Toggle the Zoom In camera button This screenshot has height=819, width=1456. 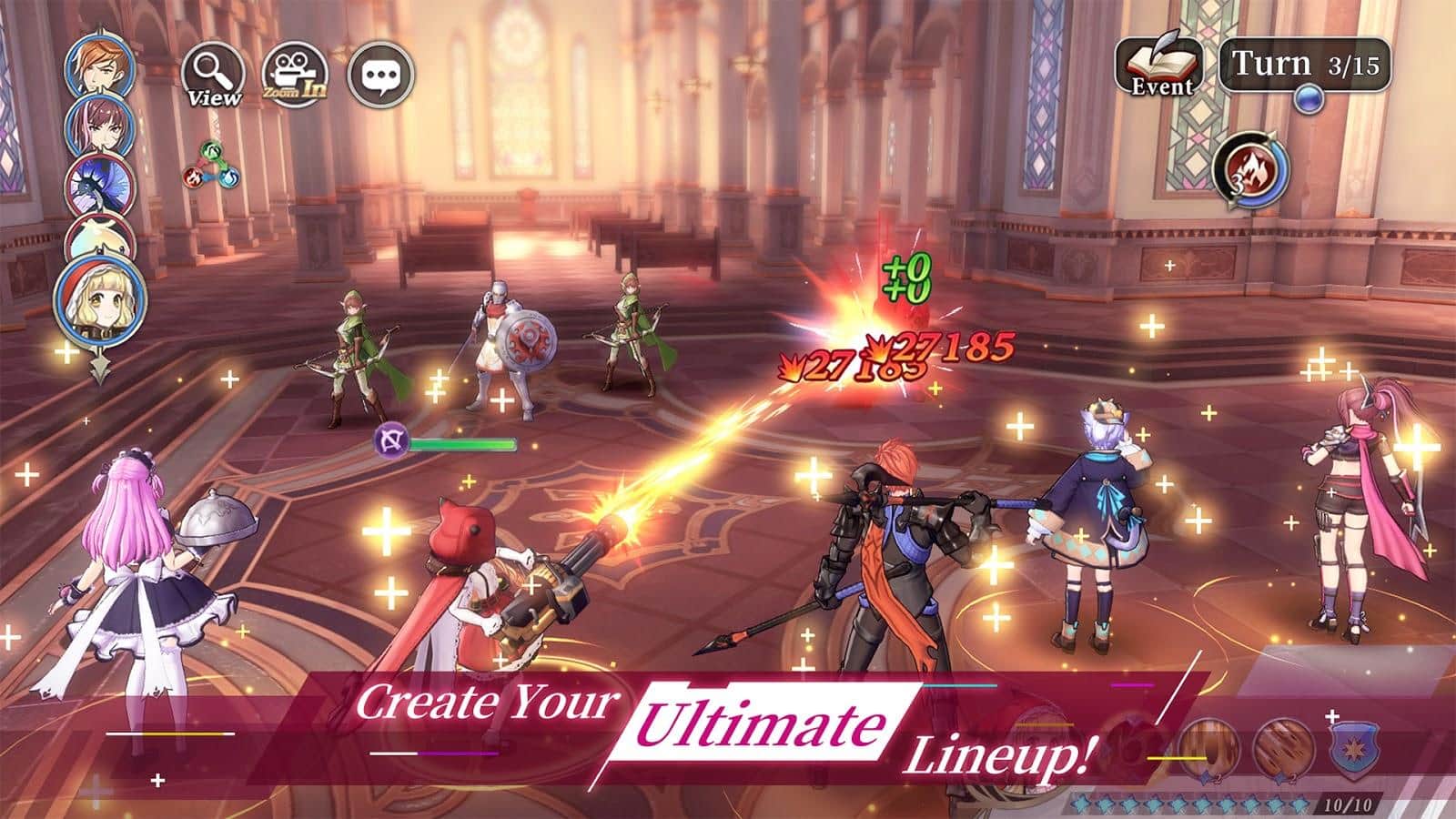[295, 75]
